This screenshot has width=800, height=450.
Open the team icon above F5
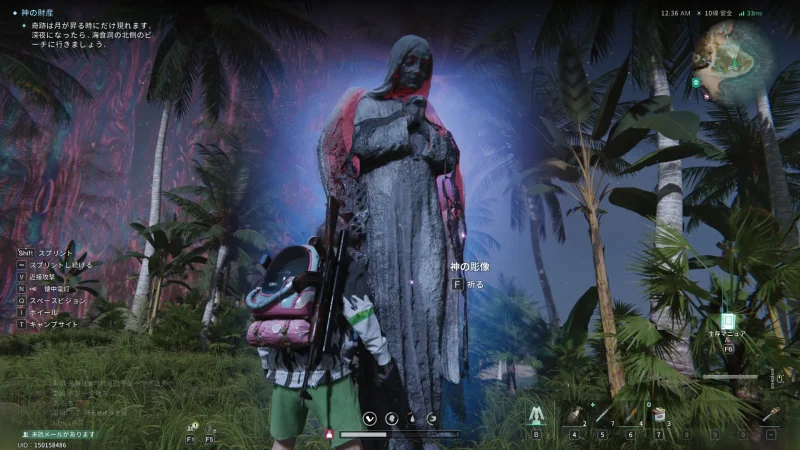coord(210,427)
